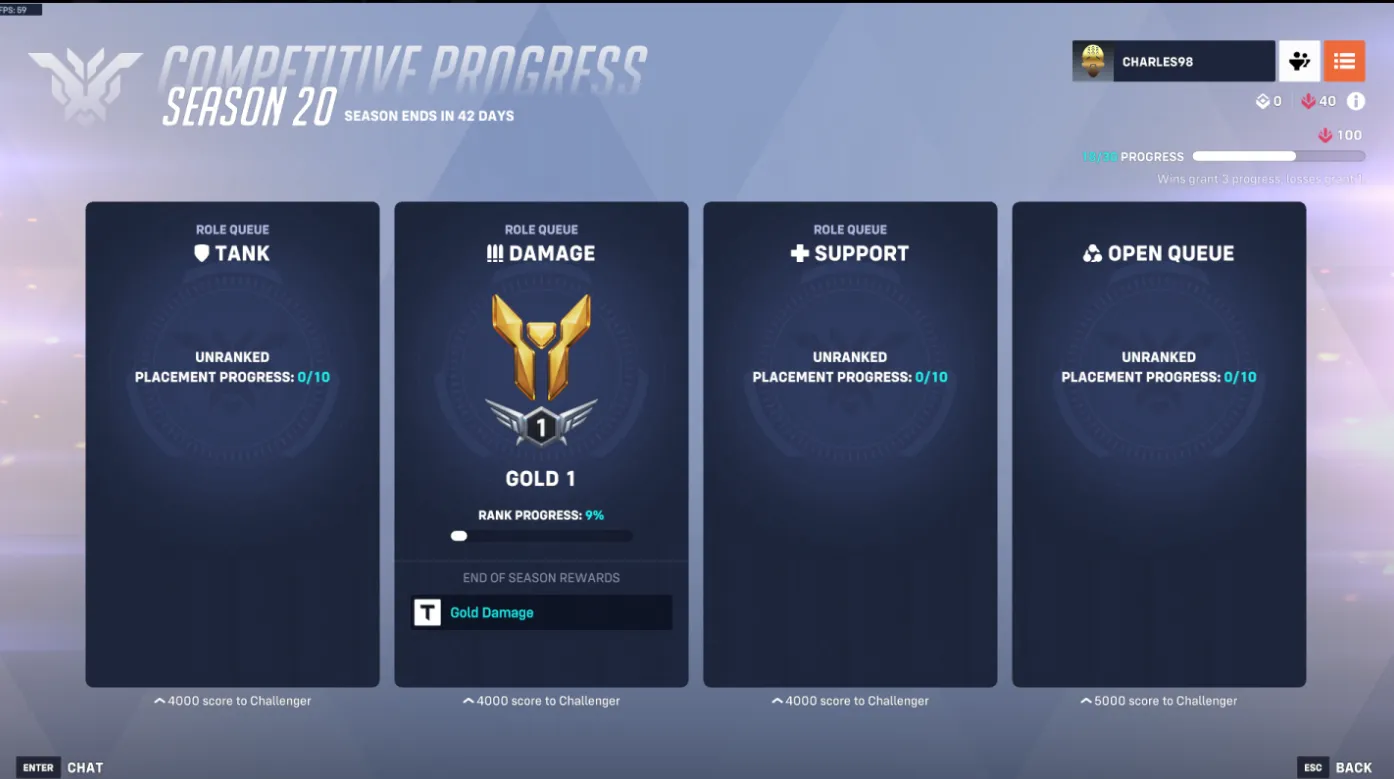The height and width of the screenshot is (779, 1394).
Task: Open the social/groups icon next to CHARLES98
Action: [x=1300, y=61]
